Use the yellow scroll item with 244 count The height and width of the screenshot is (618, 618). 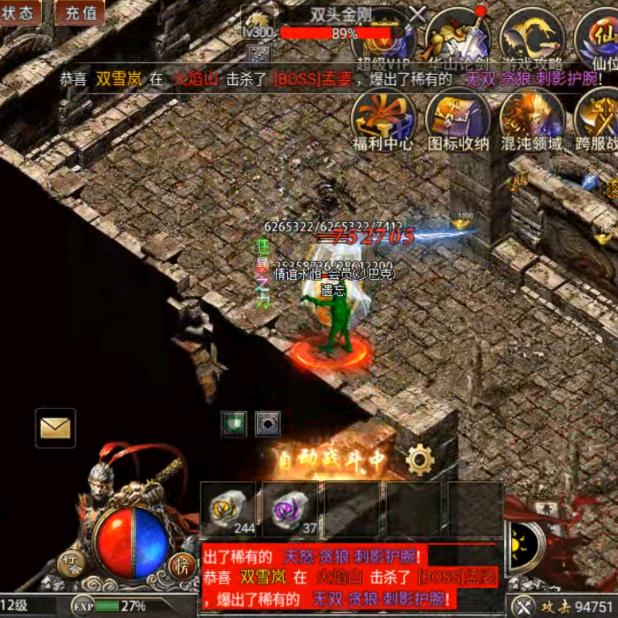pos(228,509)
